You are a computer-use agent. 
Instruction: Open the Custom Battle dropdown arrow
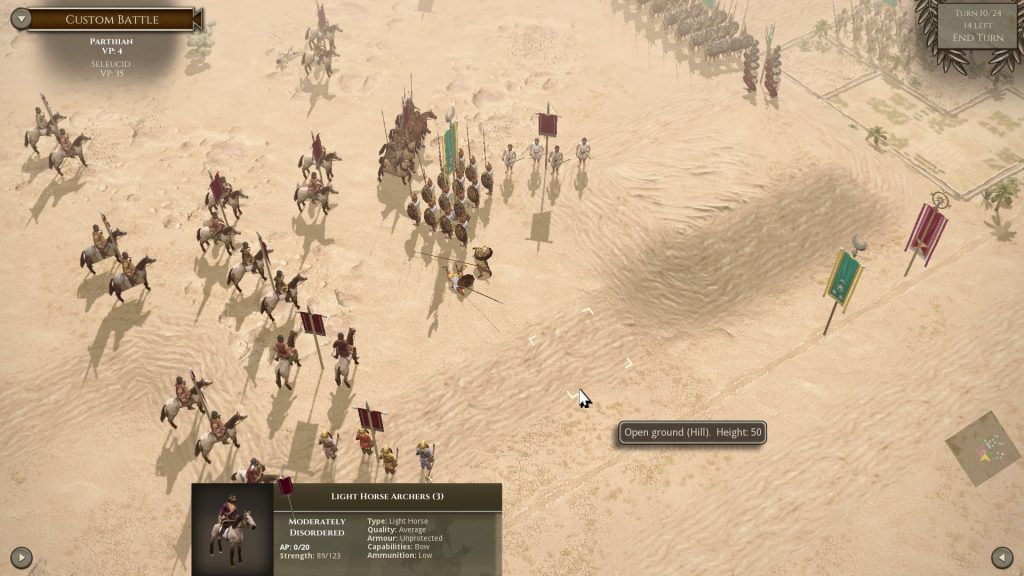[x=20, y=19]
